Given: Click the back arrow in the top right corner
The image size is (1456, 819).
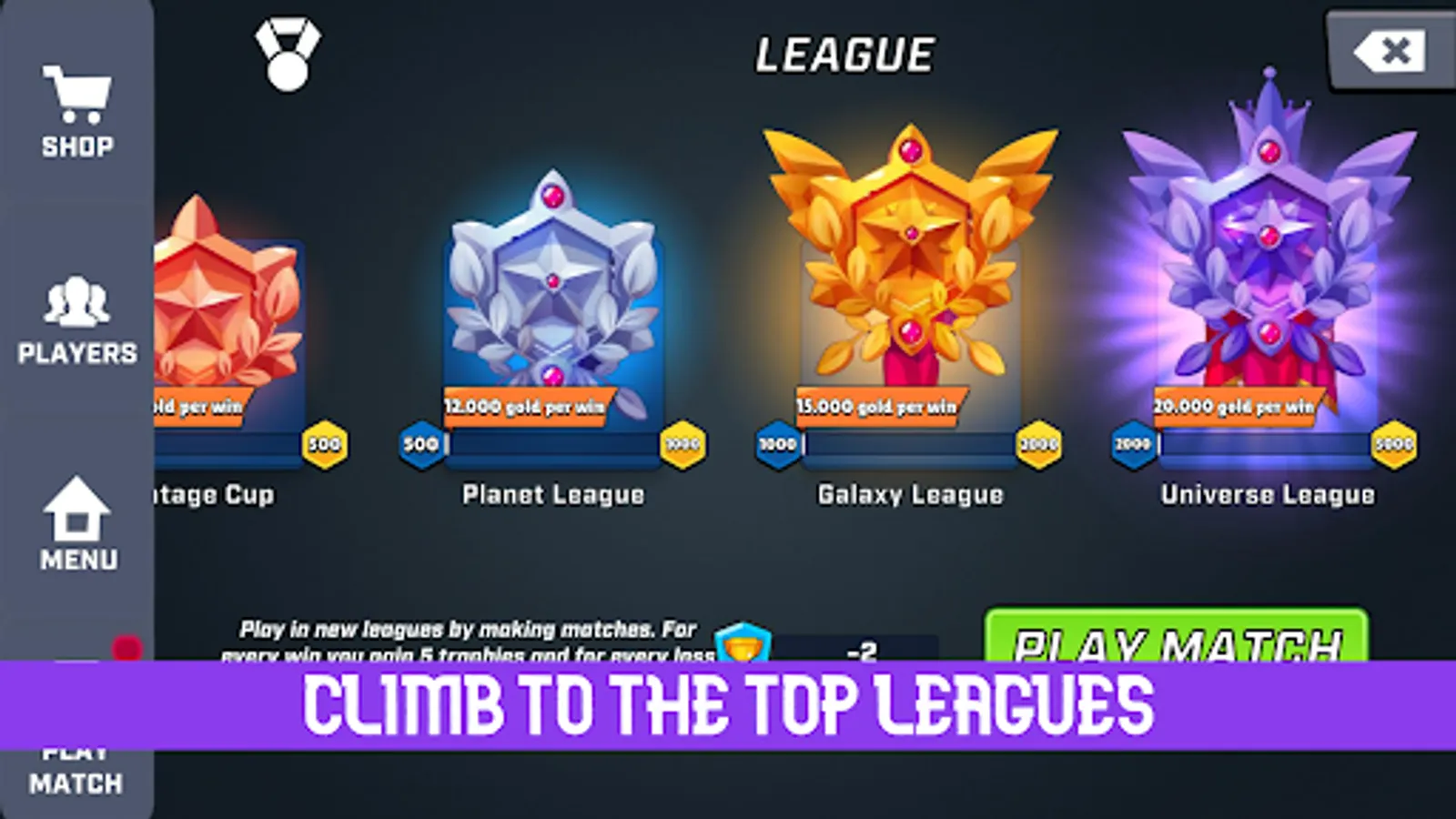Looking at the screenshot, I should [1390, 51].
